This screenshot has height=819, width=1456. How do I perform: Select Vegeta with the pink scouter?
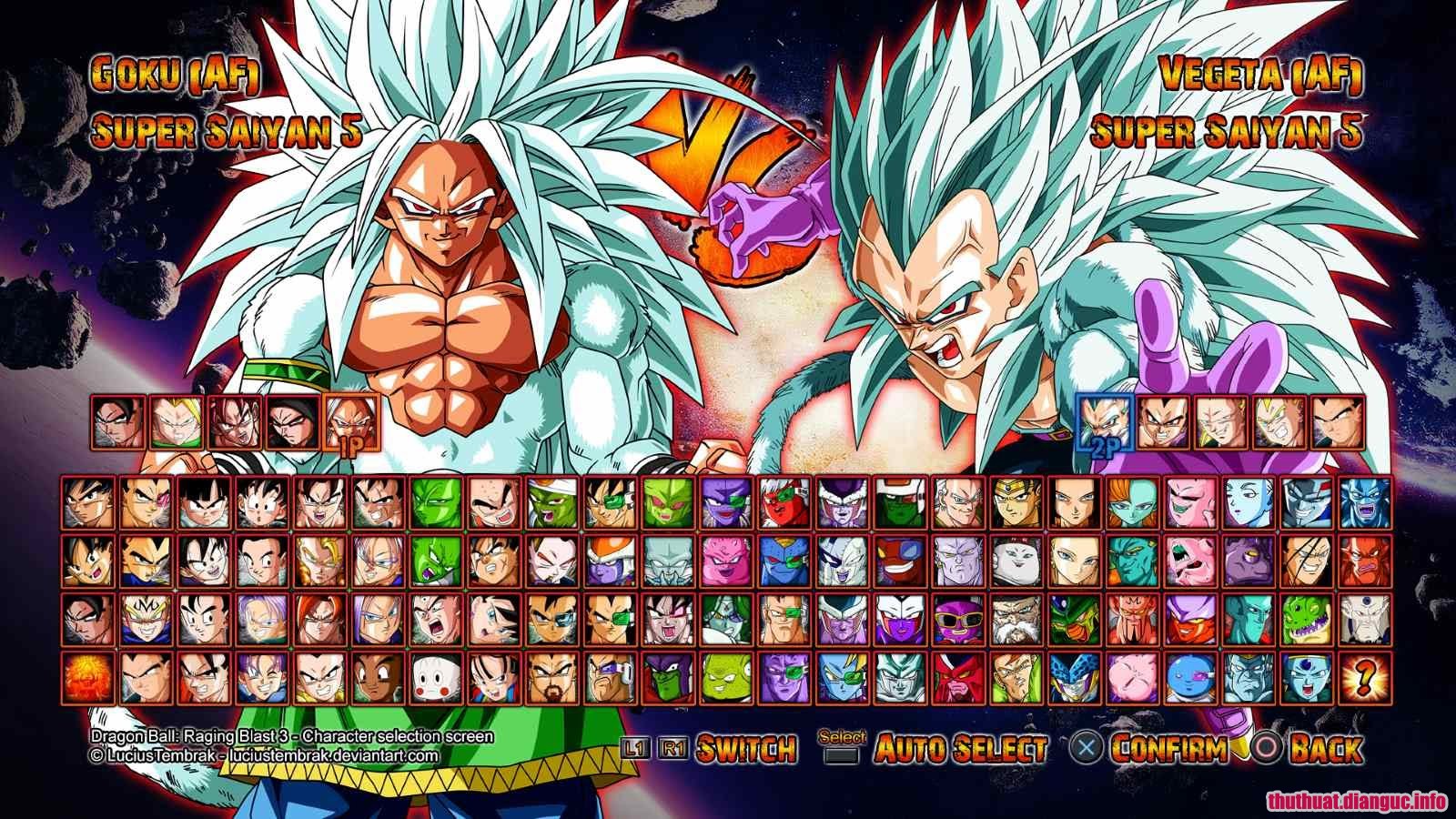click(147, 503)
